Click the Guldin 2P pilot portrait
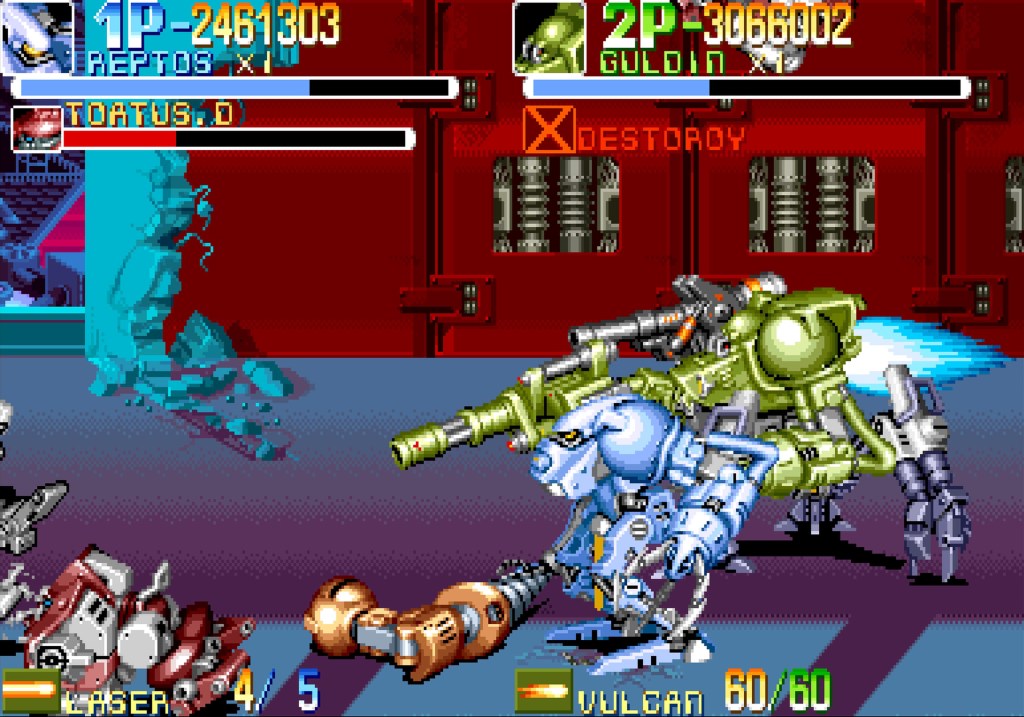 point(549,37)
